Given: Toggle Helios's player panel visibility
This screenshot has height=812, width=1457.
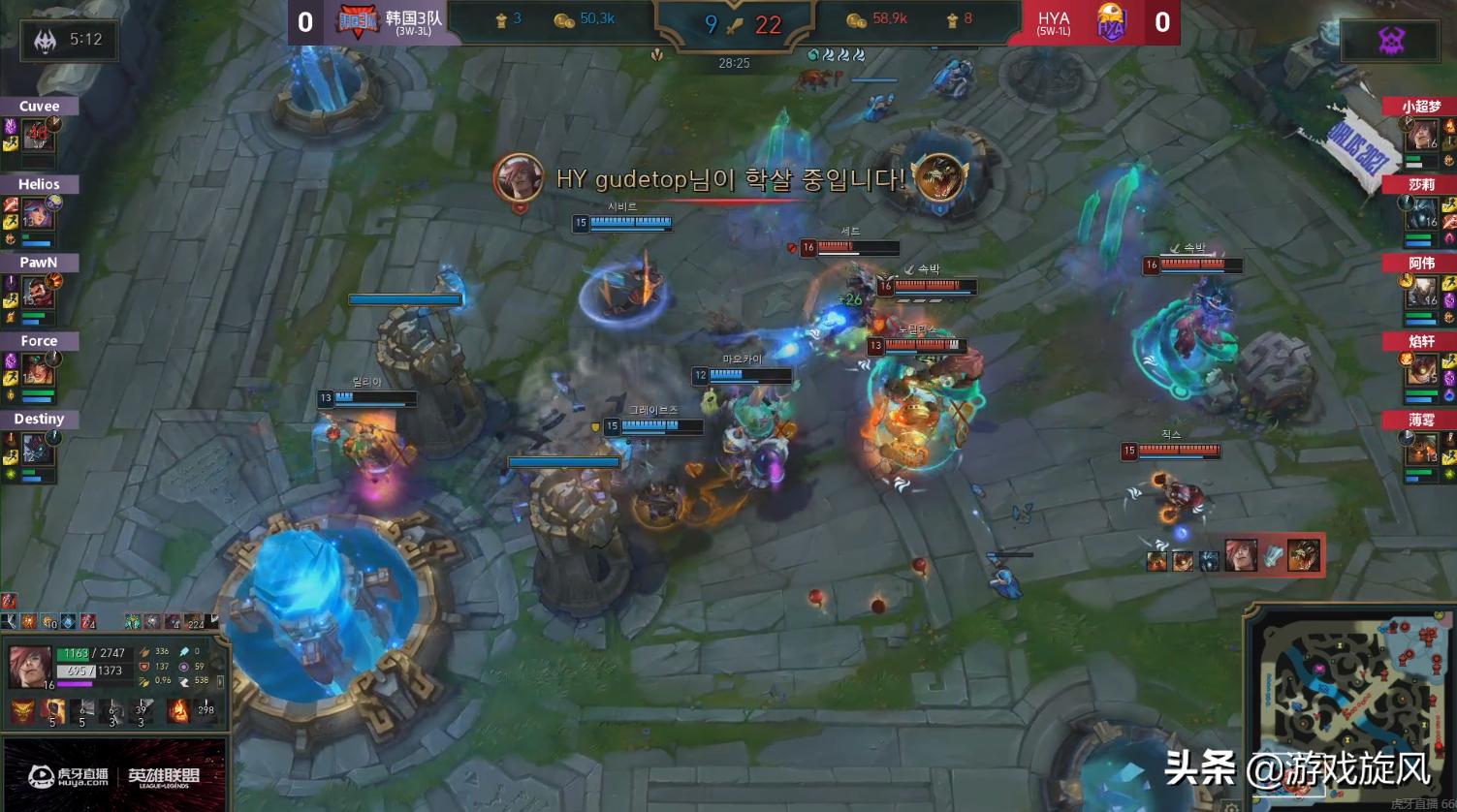Looking at the screenshot, I should (x=37, y=184).
